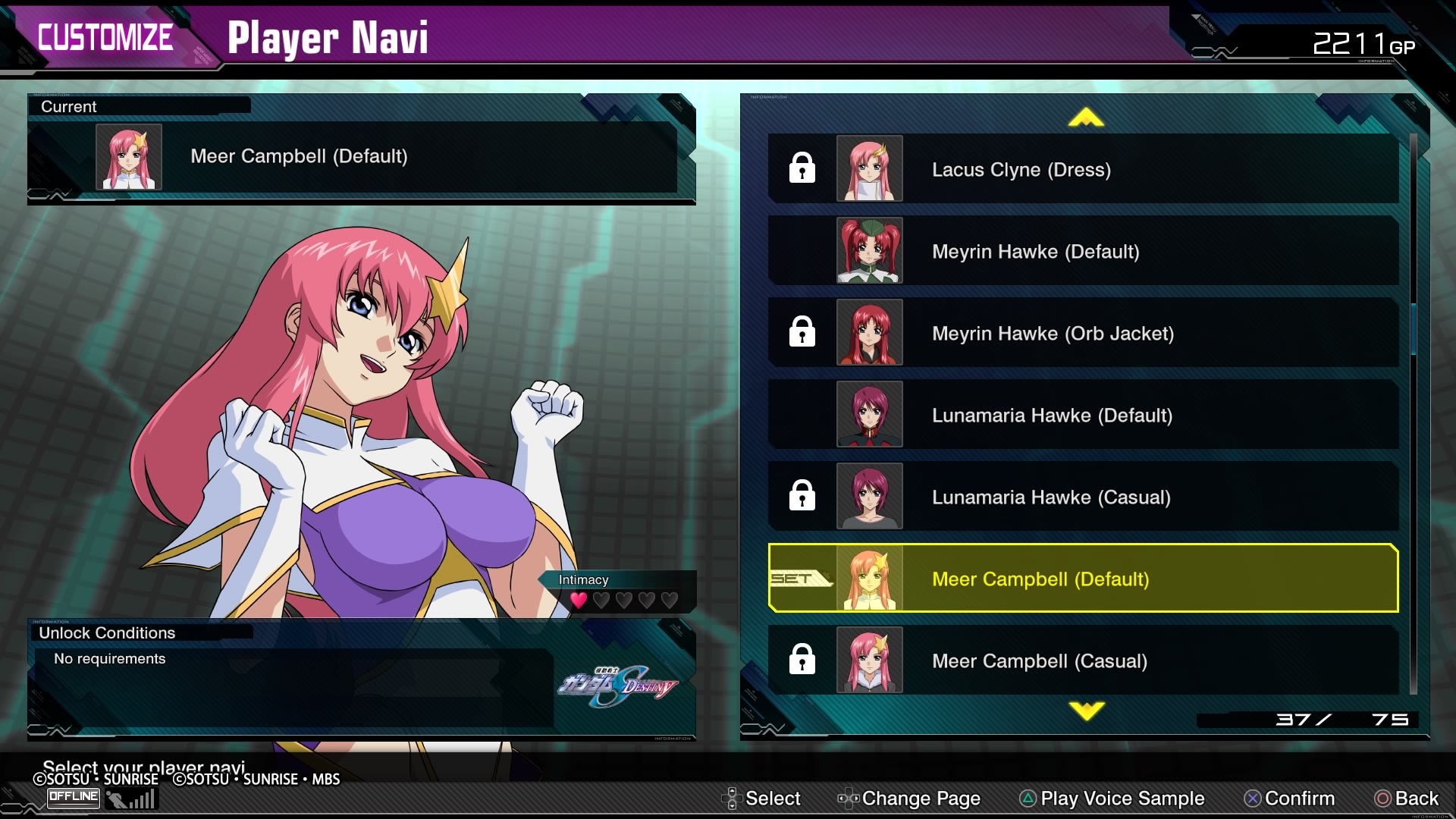Click the yellow down arrow below the list
This screenshot has height=819, width=1456.
(x=1086, y=711)
